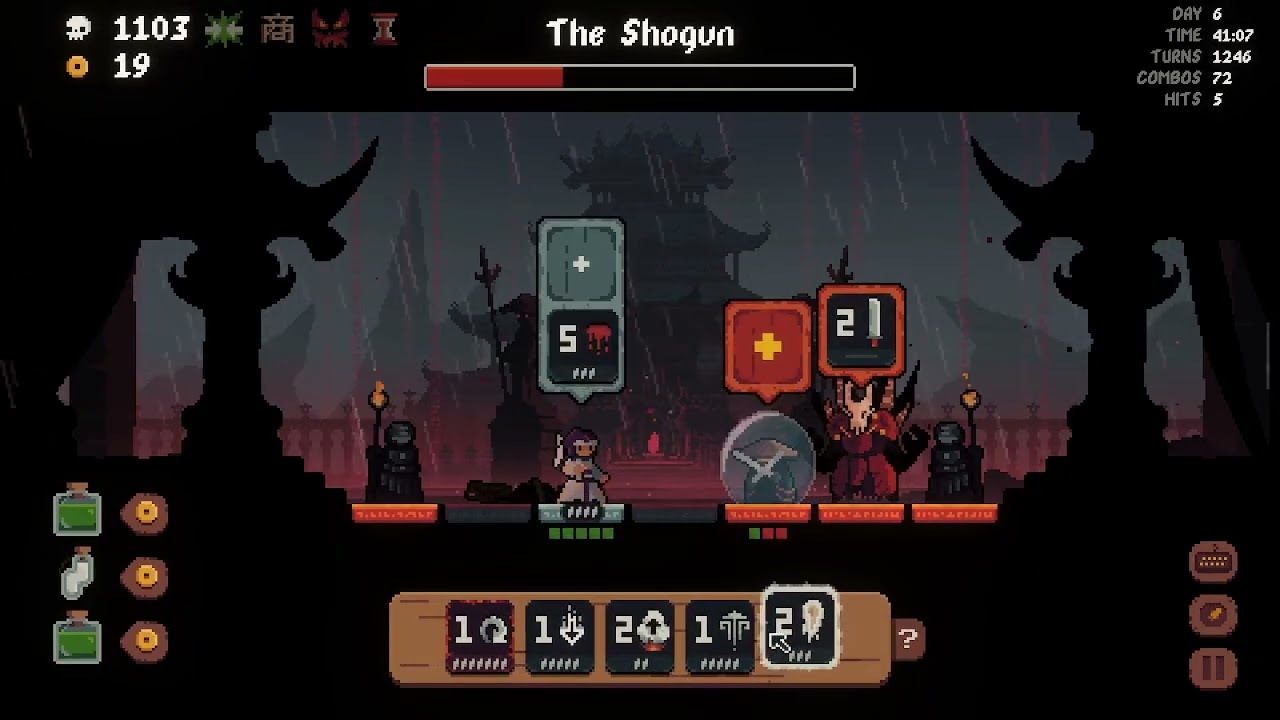The height and width of the screenshot is (720, 1280).
Task: Open the merchant kanji icon
Action: click(278, 29)
